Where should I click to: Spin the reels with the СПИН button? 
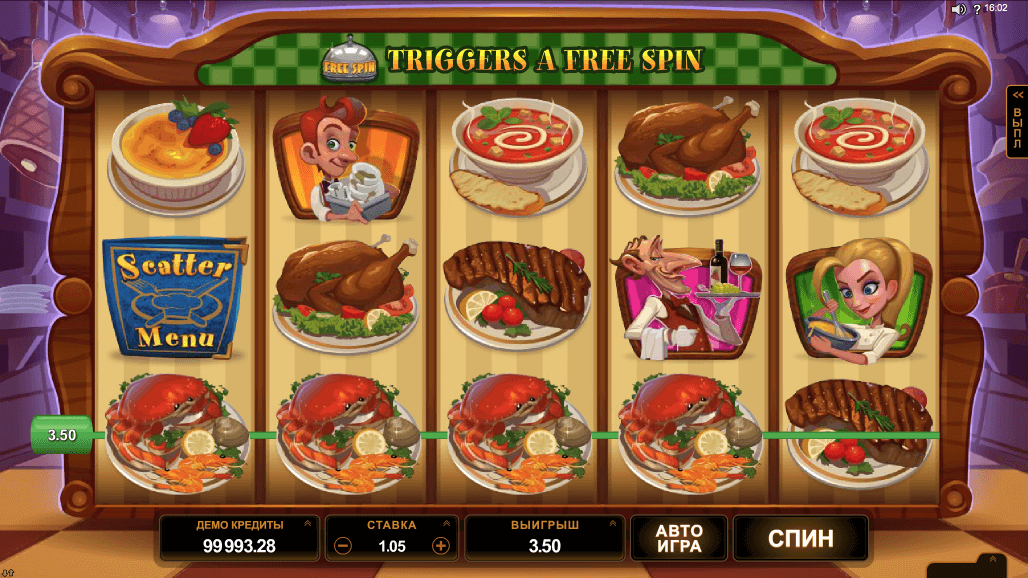click(x=800, y=539)
